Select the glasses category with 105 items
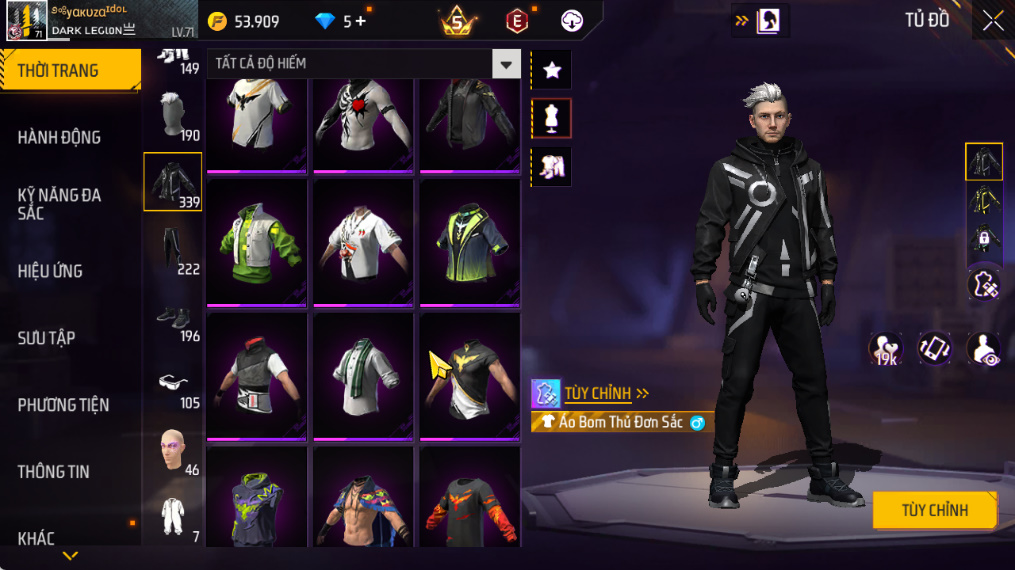The height and width of the screenshot is (570, 1015). pos(173,385)
